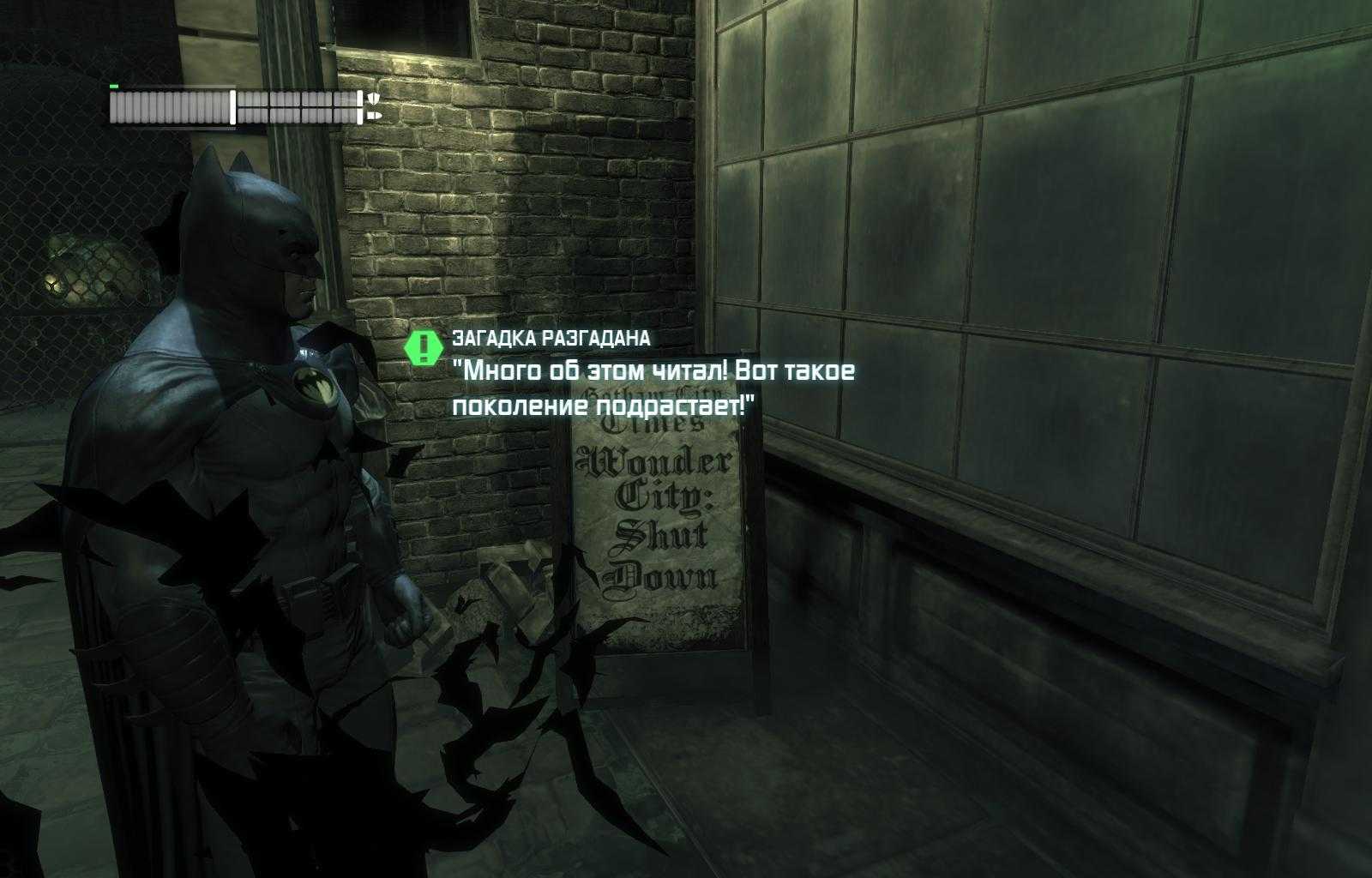This screenshot has width=1372, height=878.
Task: Click the green riddle-solved exclamation icon
Action: [423, 348]
